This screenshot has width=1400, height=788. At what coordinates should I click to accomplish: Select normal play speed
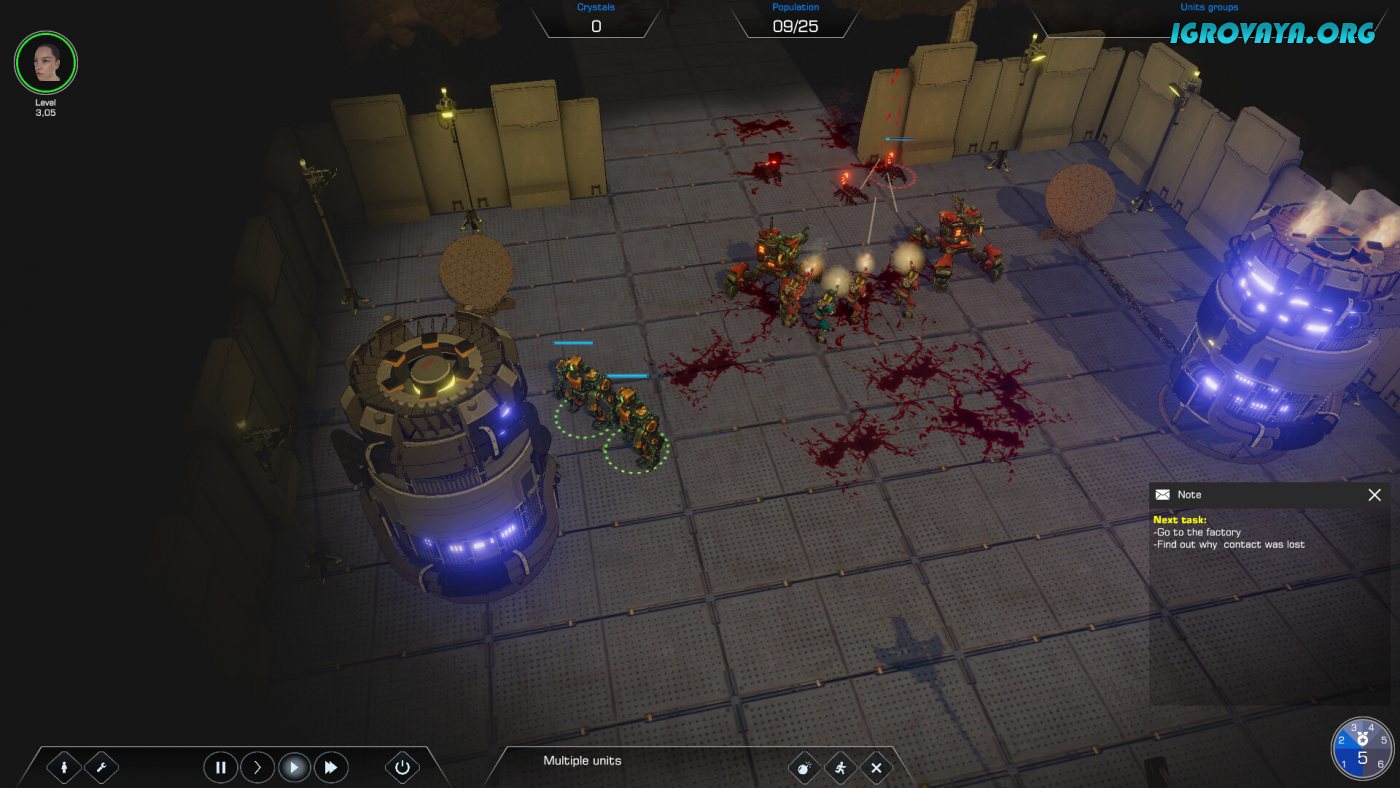294,768
